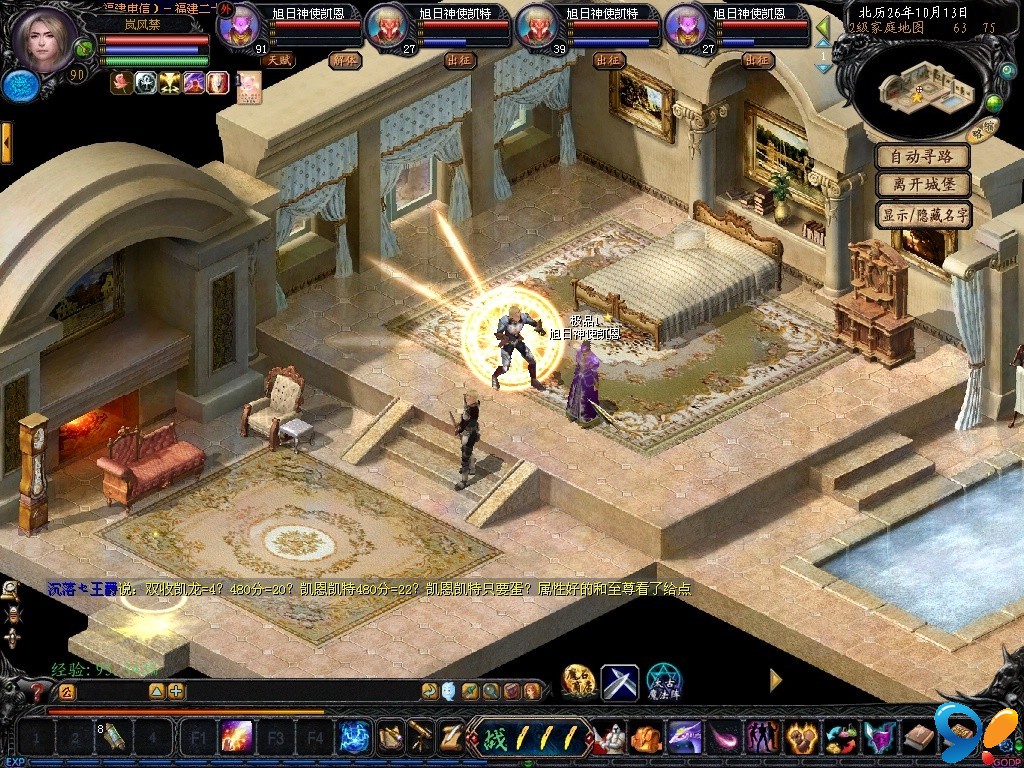Click the red question mark help icon
The width and height of the screenshot is (1024, 768).
click(x=38, y=691)
